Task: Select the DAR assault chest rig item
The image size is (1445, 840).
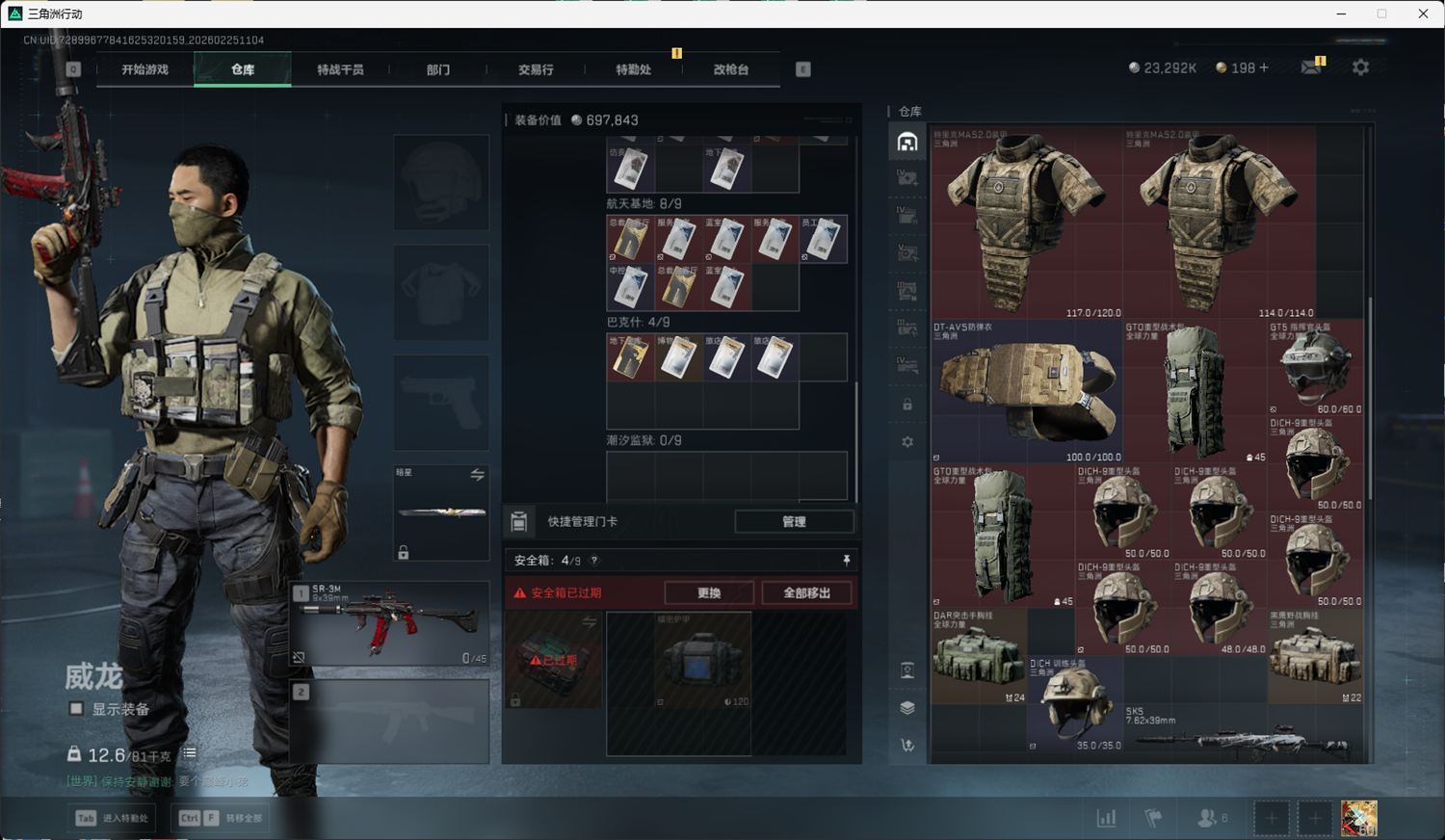Action: (978, 655)
